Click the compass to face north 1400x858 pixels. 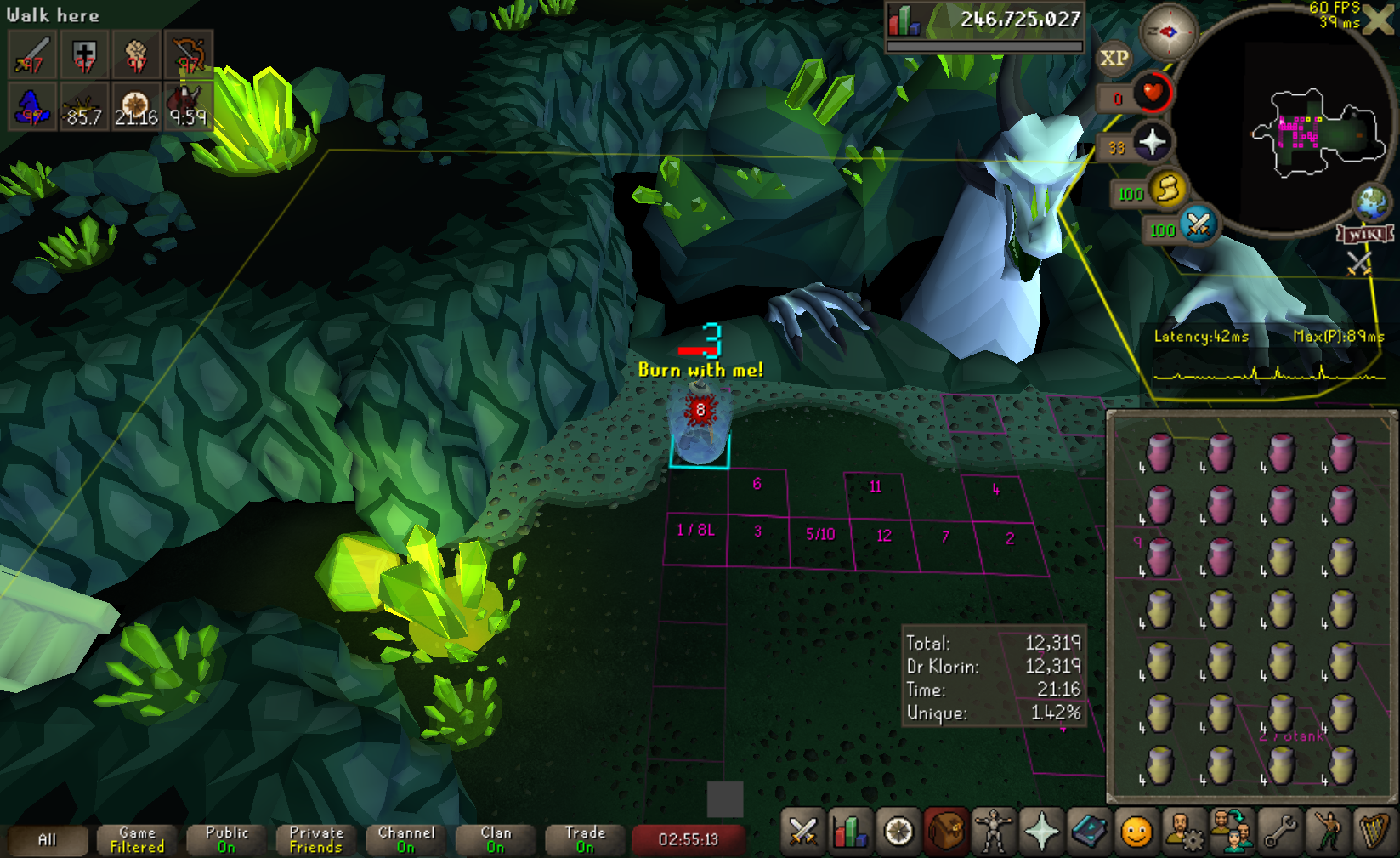point(1168,32)
